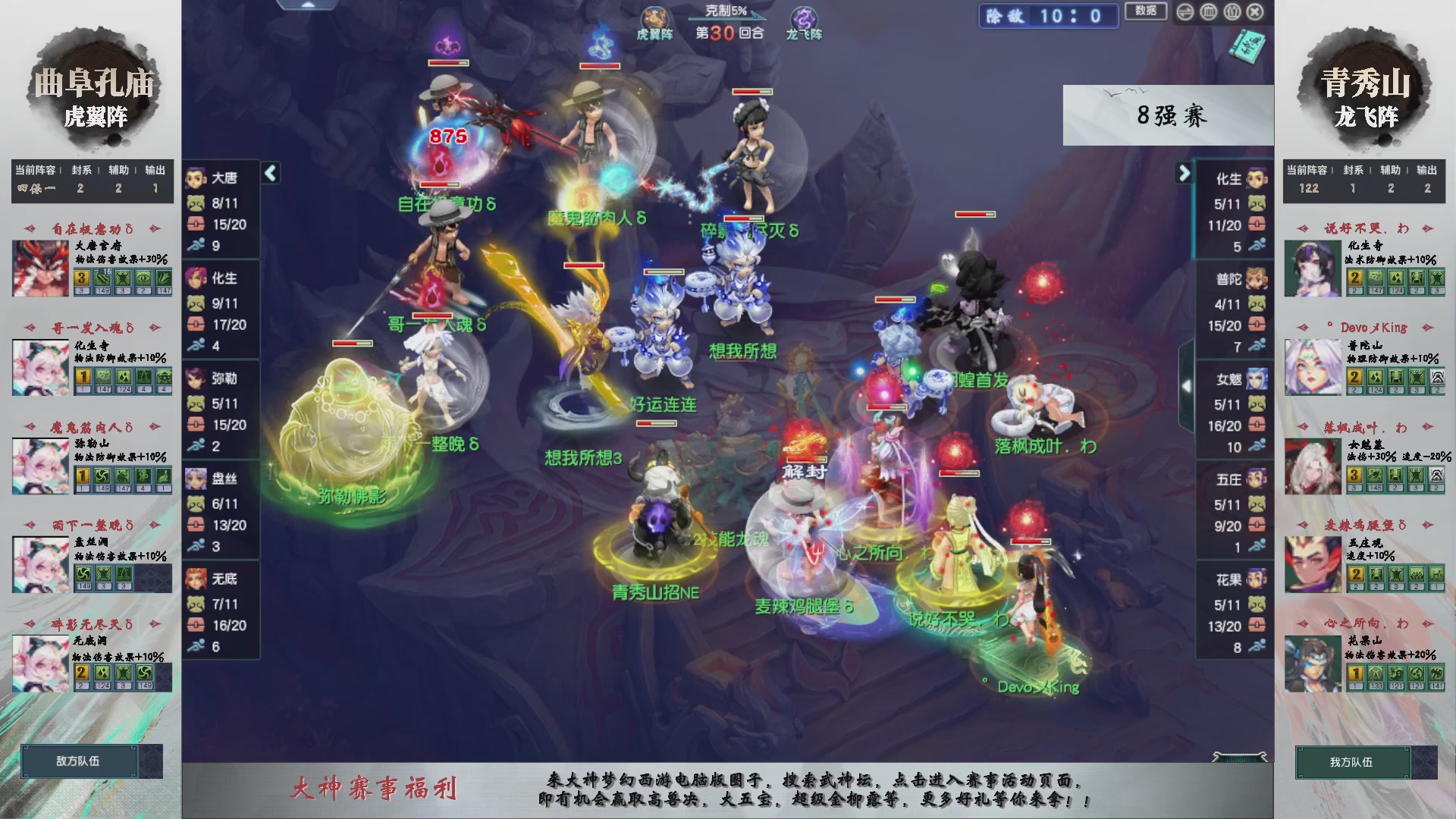Click the 花果 character portrait icon
1456x819 pixels.
coord(1255,579)
